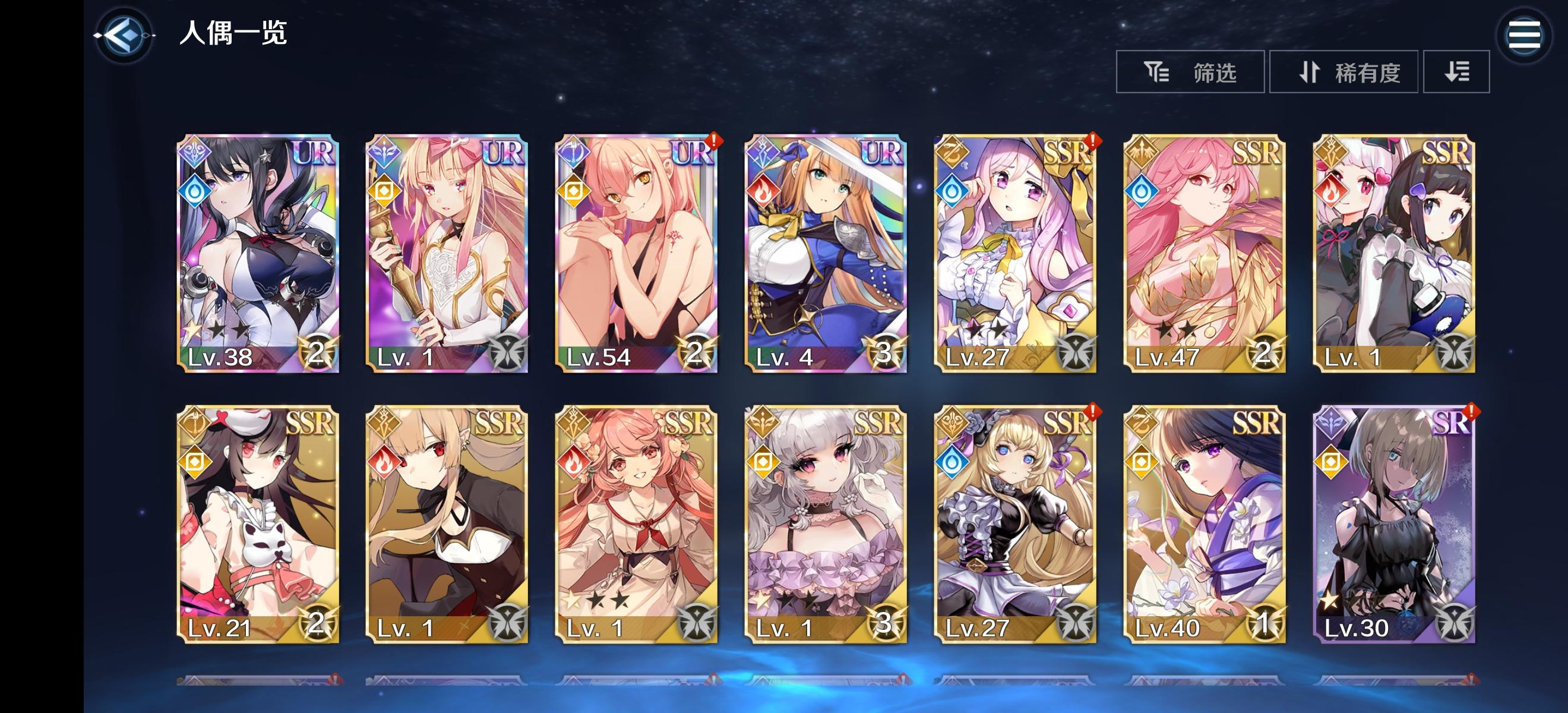This screenshot has width=1568, height=713.
Task: Go back using the arrow button
Action: pos(124,35)
